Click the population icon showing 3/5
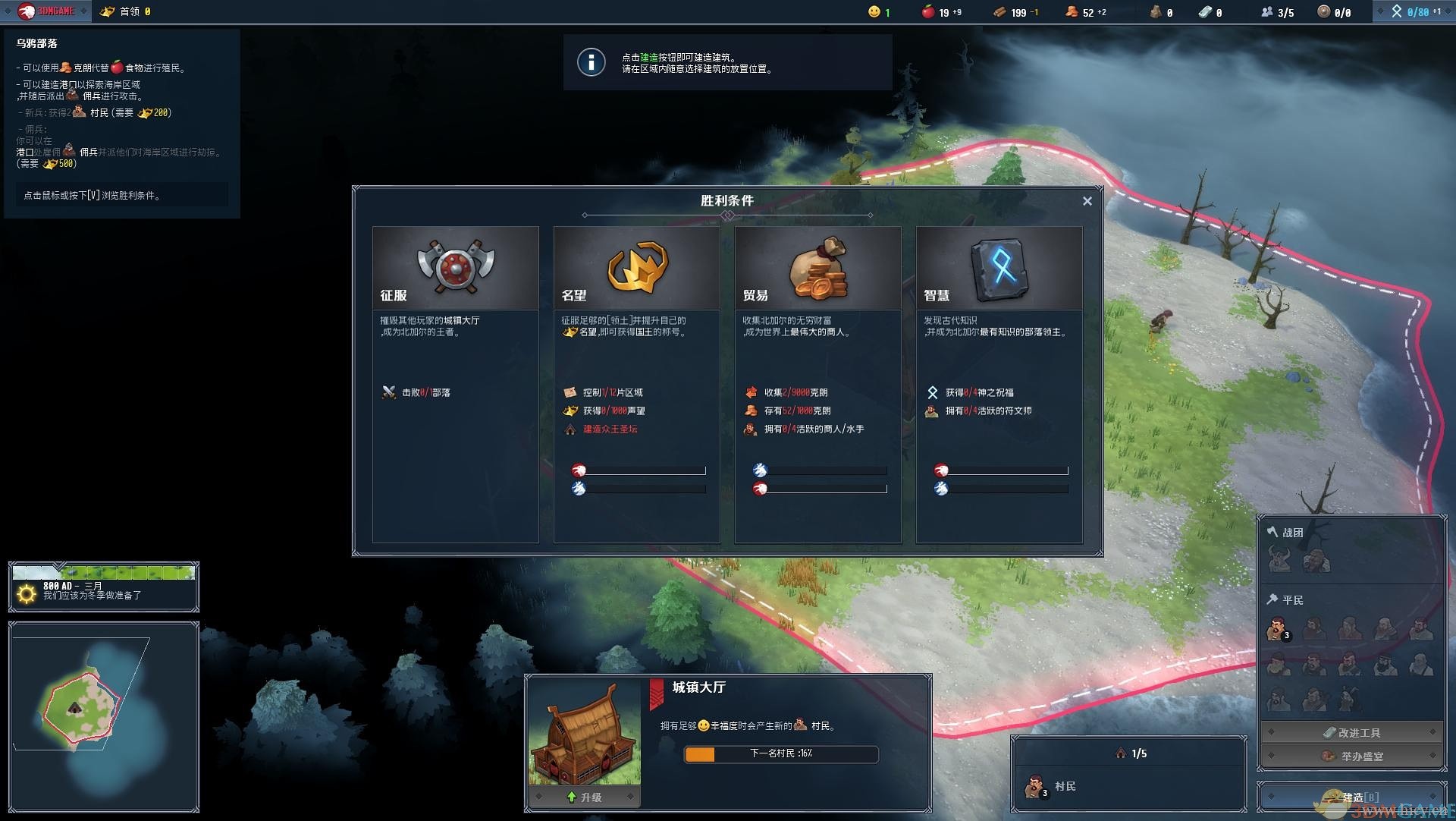 pyautogui.click(x=1266, y=11)
